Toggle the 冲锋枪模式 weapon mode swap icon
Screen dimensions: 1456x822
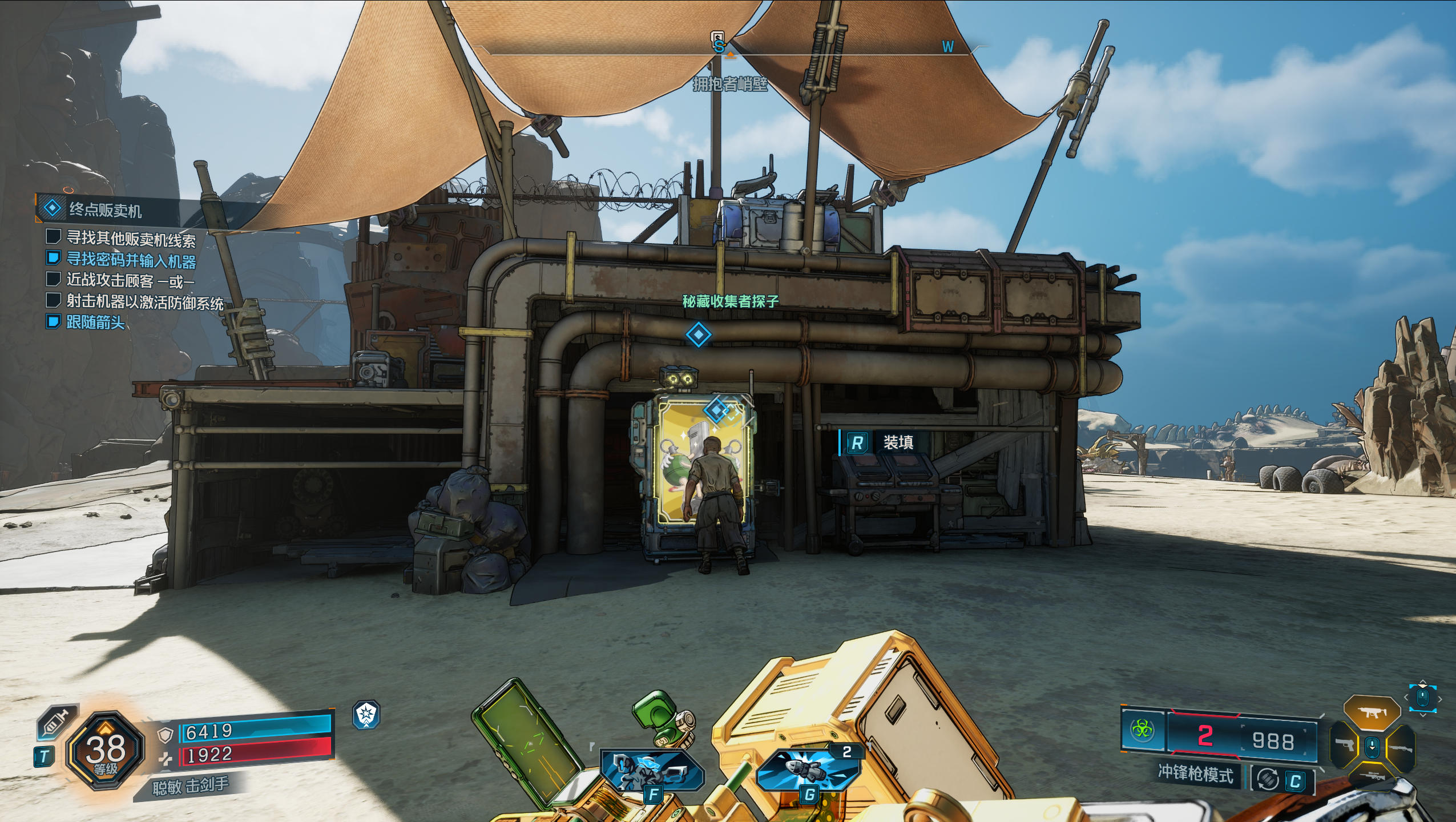[1268, 779]
